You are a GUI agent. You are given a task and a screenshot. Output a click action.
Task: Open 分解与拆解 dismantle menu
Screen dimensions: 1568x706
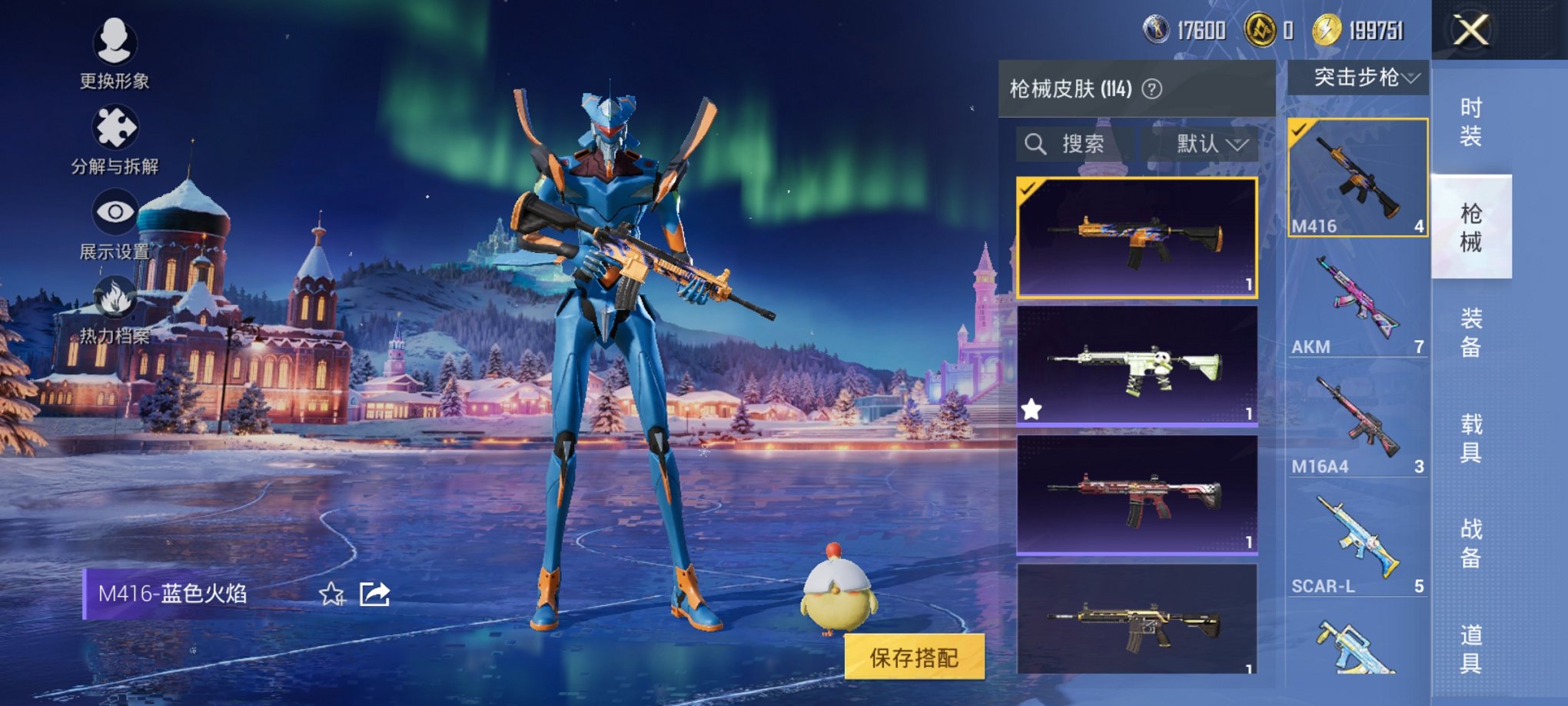pyautogui.click(x=115, y=138)
